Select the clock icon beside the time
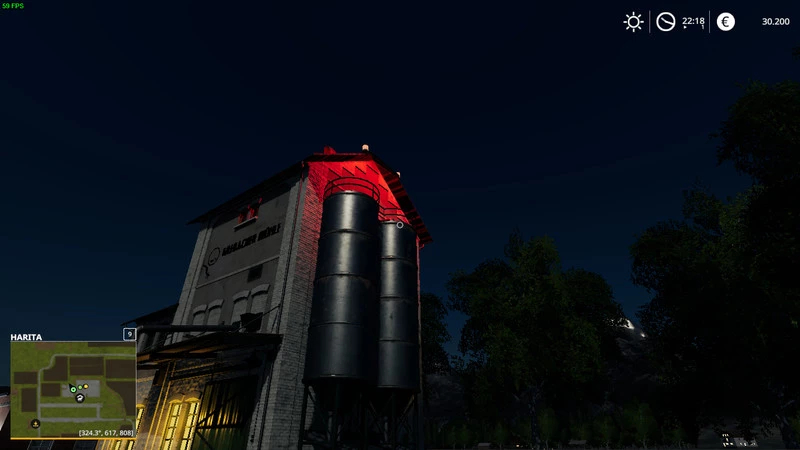Screen dimensions: 800x450 coord(665,22)
